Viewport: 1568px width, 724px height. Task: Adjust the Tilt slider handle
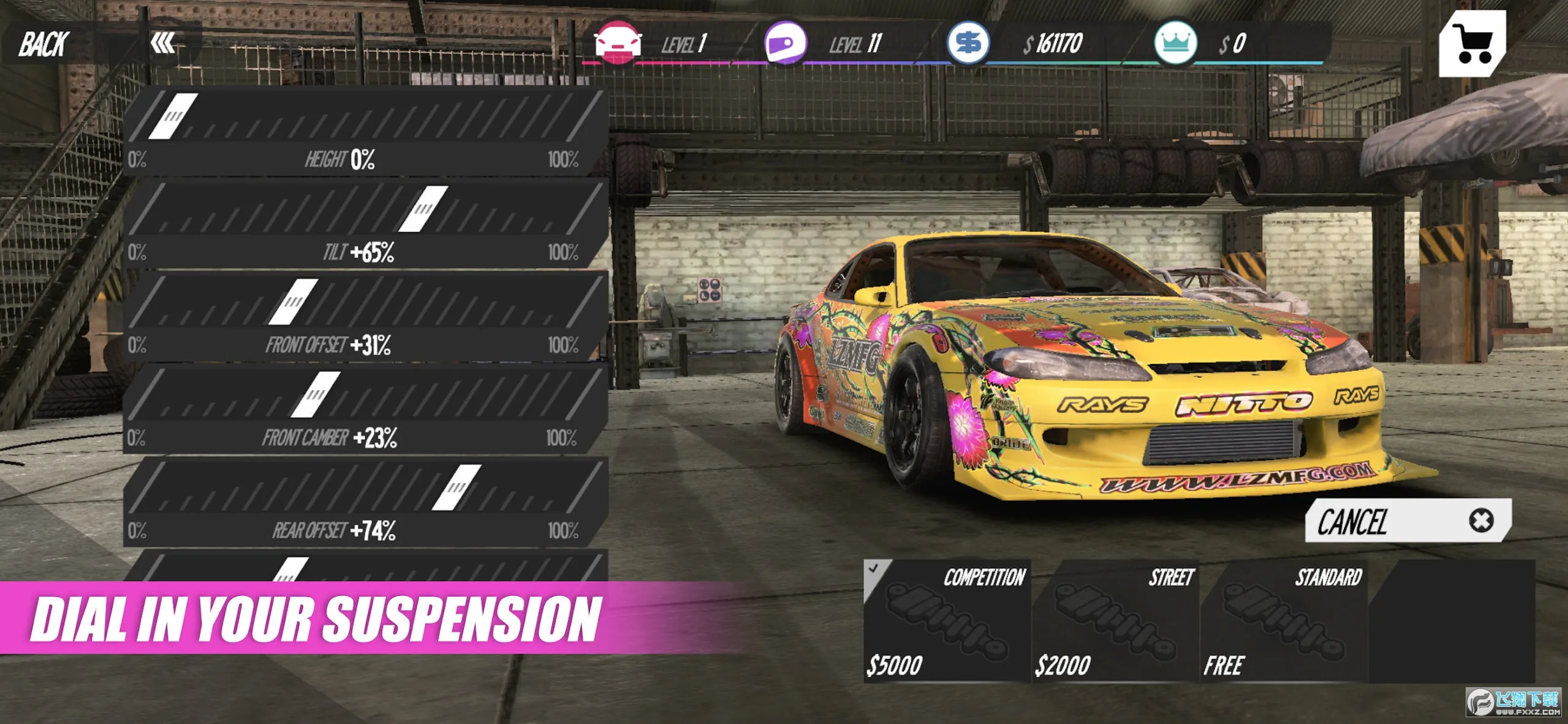423,208
